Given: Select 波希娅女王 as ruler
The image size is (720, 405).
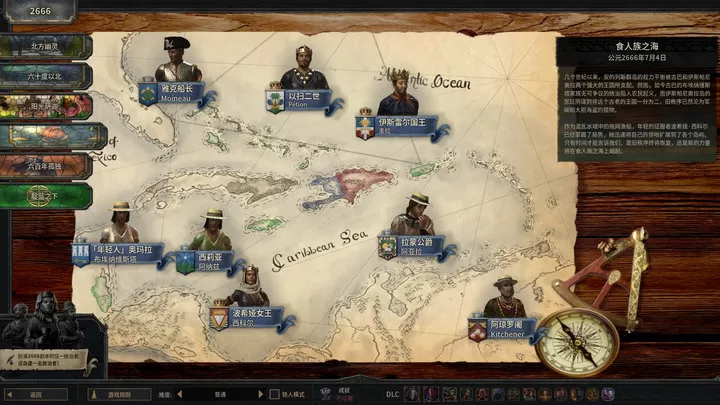Looking at the screenshot, I should [x=248, y=288].
